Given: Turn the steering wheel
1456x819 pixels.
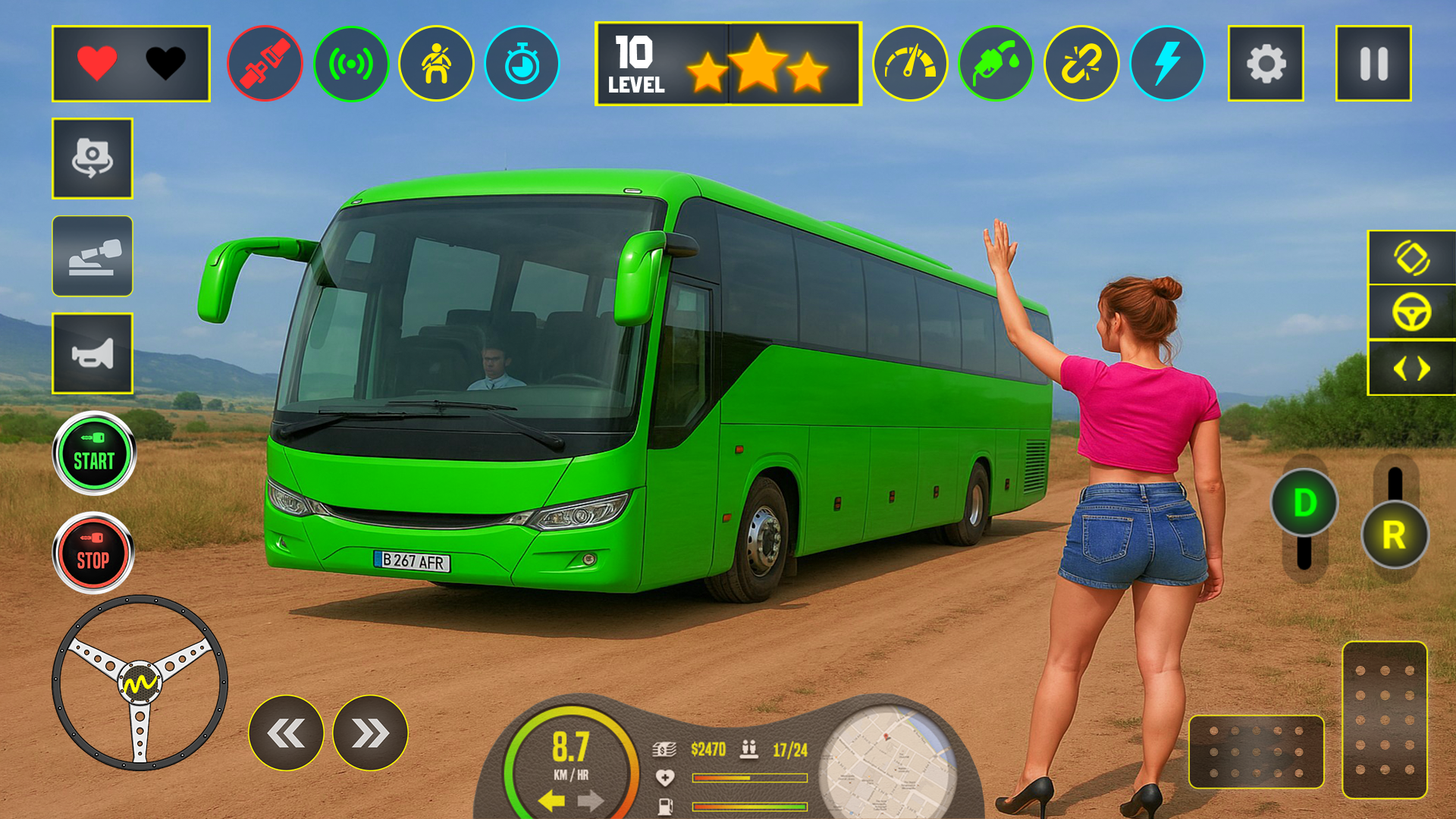Looking at the screenshot, I should coord(140,682).
